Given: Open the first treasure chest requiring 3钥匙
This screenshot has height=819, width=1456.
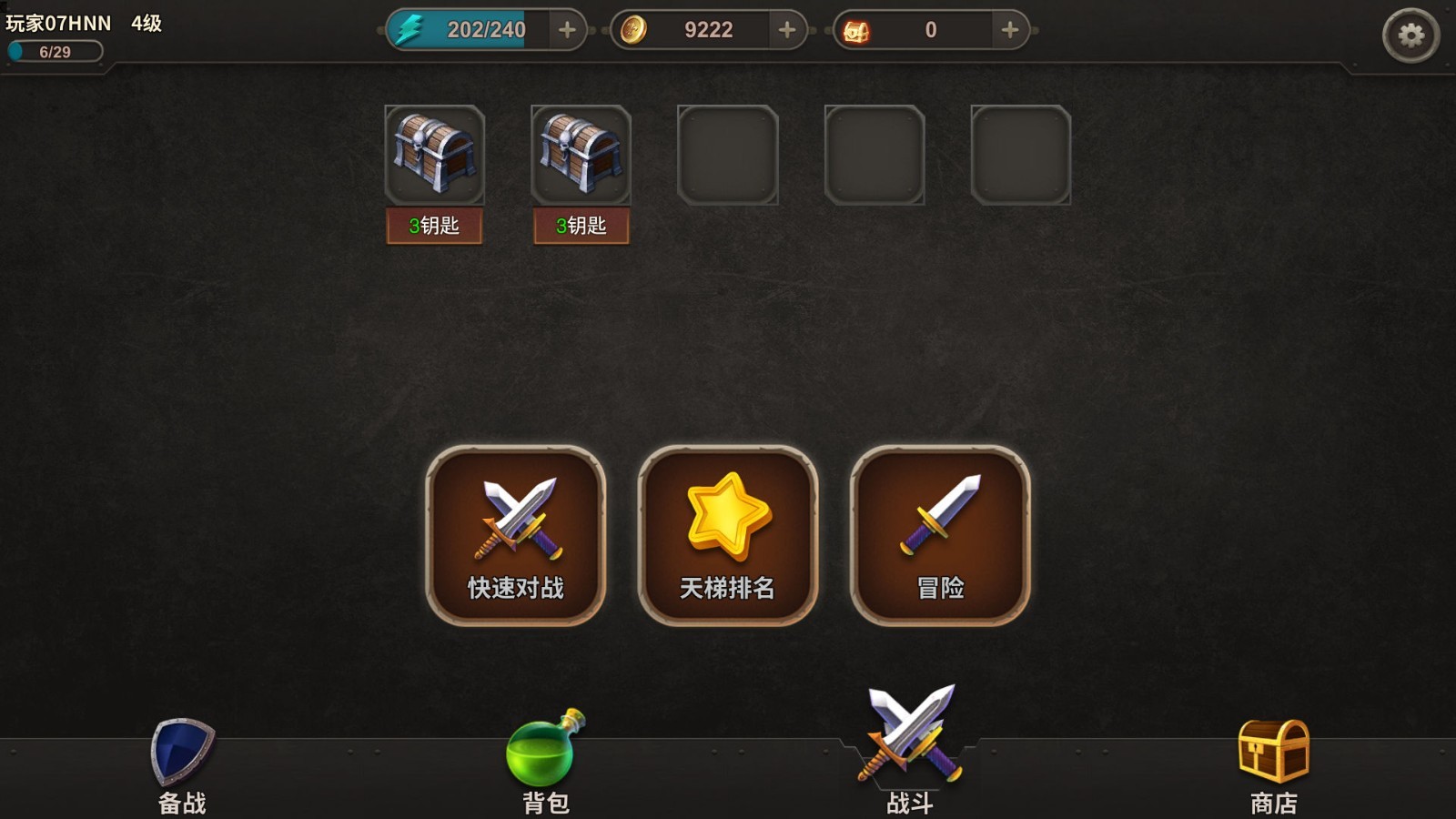Looking at the screenshot, I should (434, 157).
